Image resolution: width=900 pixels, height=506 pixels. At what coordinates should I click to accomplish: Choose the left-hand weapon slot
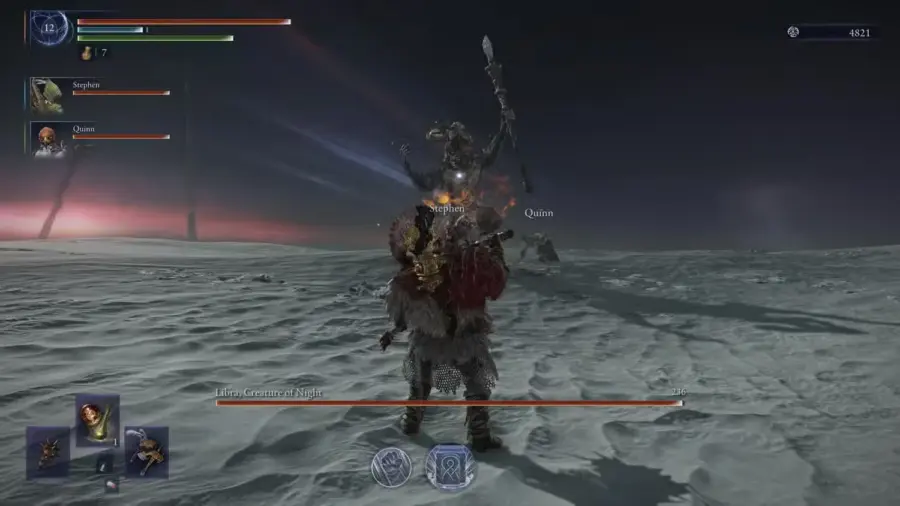(48, 452)
